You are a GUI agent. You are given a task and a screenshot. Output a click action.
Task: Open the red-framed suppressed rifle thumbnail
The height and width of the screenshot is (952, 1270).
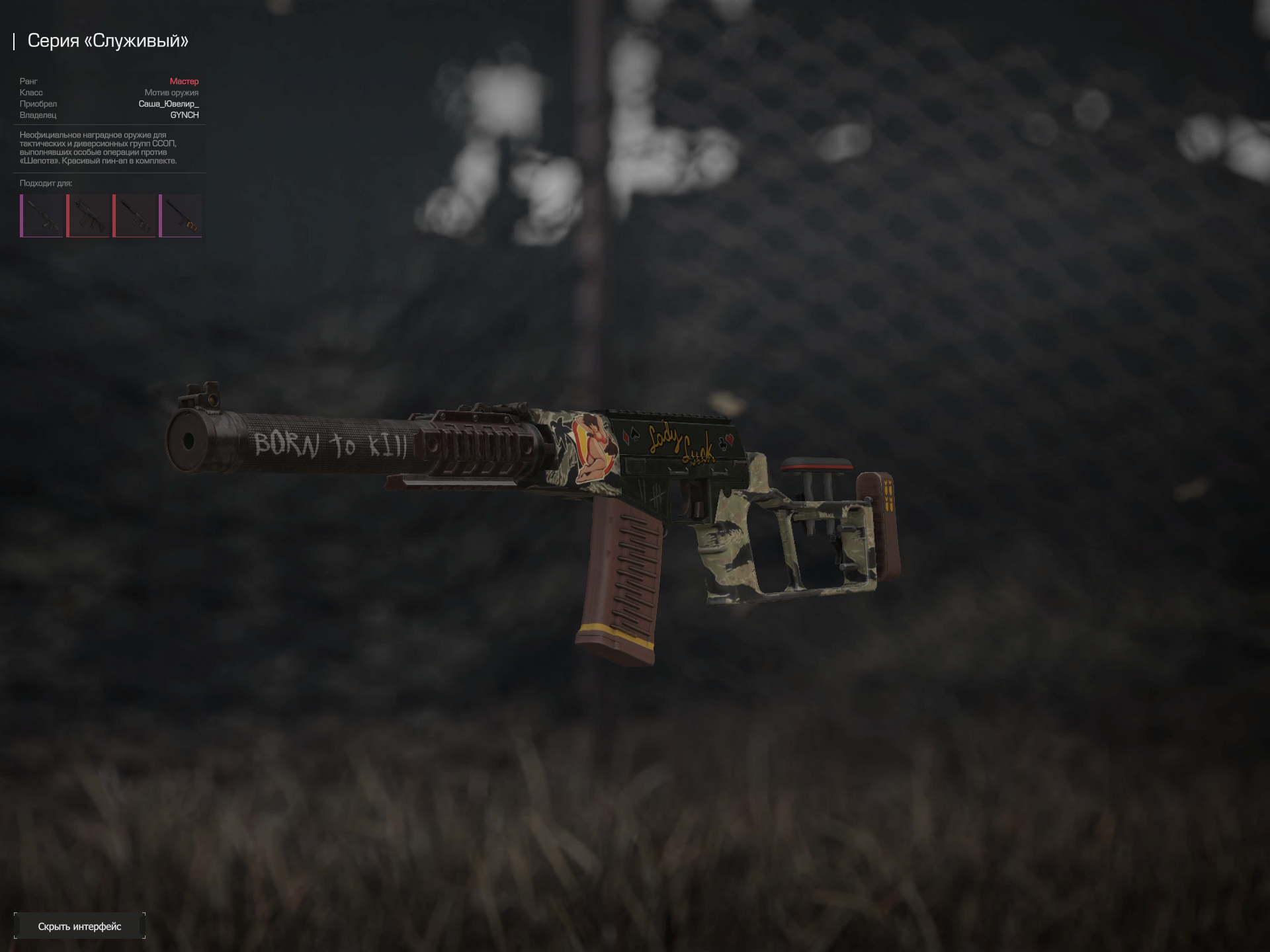coord(134,216)
